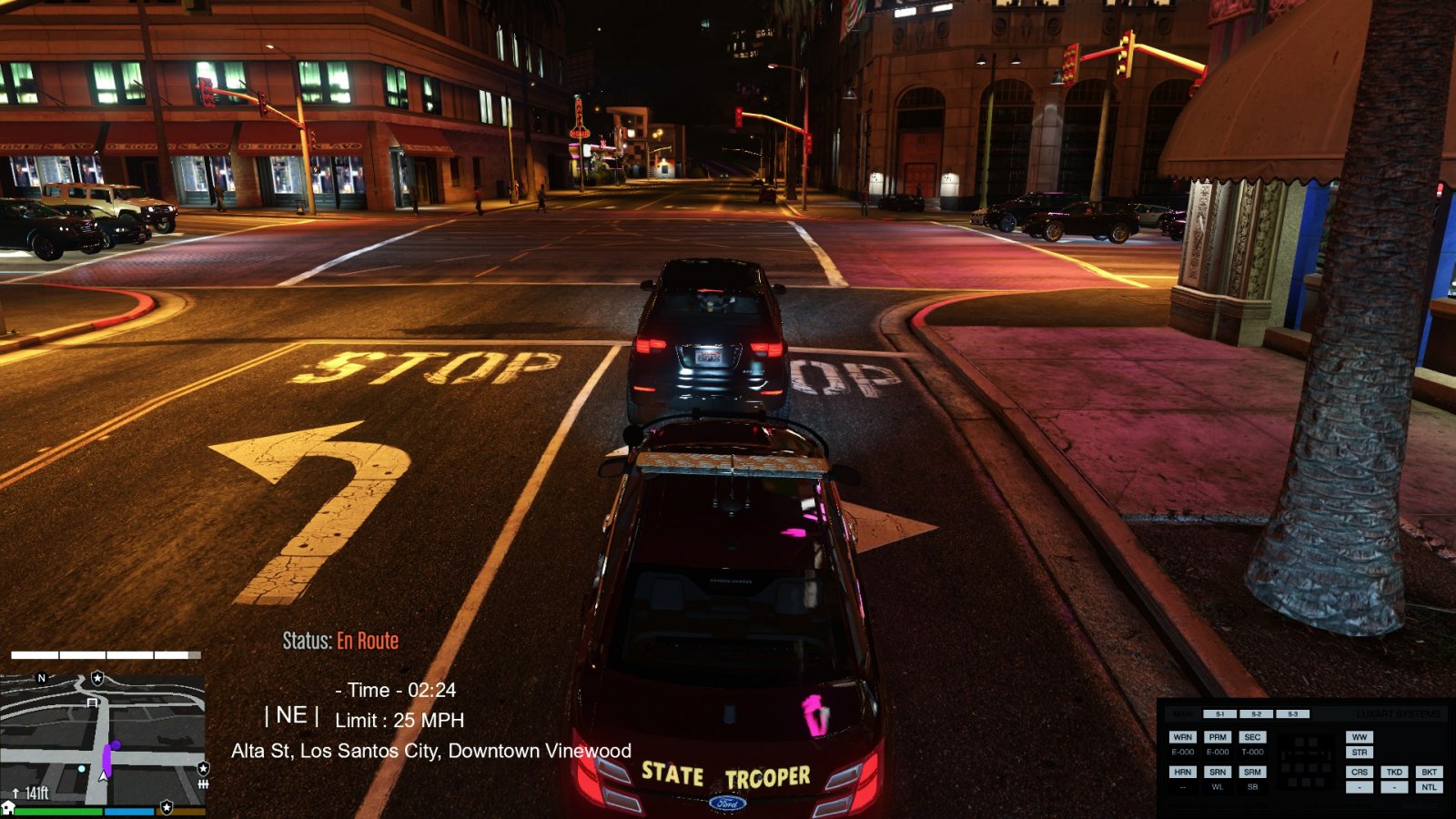
Task: Turn on the TKD takedown lights
Action: coord(1394,772)
